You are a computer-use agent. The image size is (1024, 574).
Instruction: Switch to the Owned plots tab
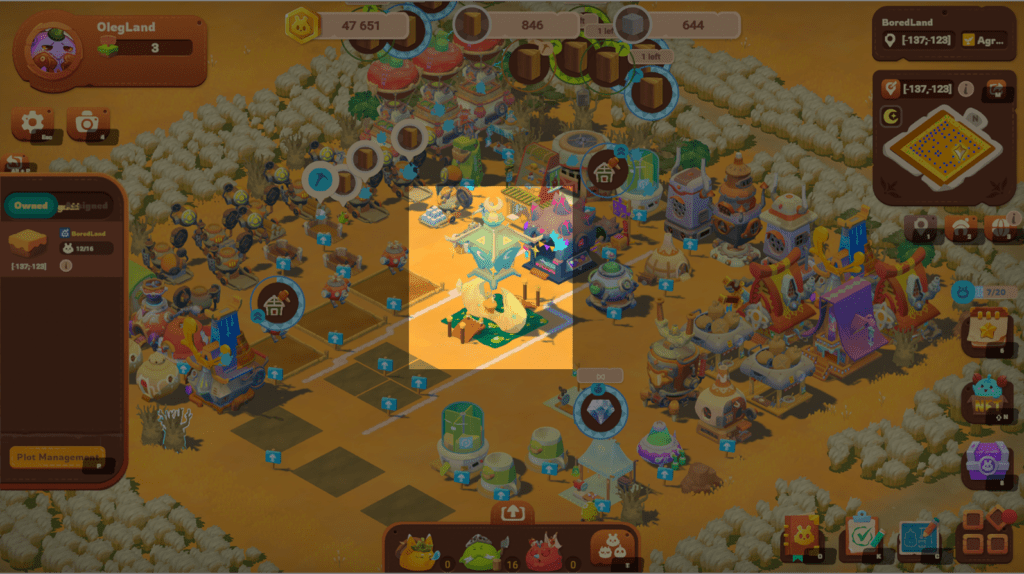[31, 206]
